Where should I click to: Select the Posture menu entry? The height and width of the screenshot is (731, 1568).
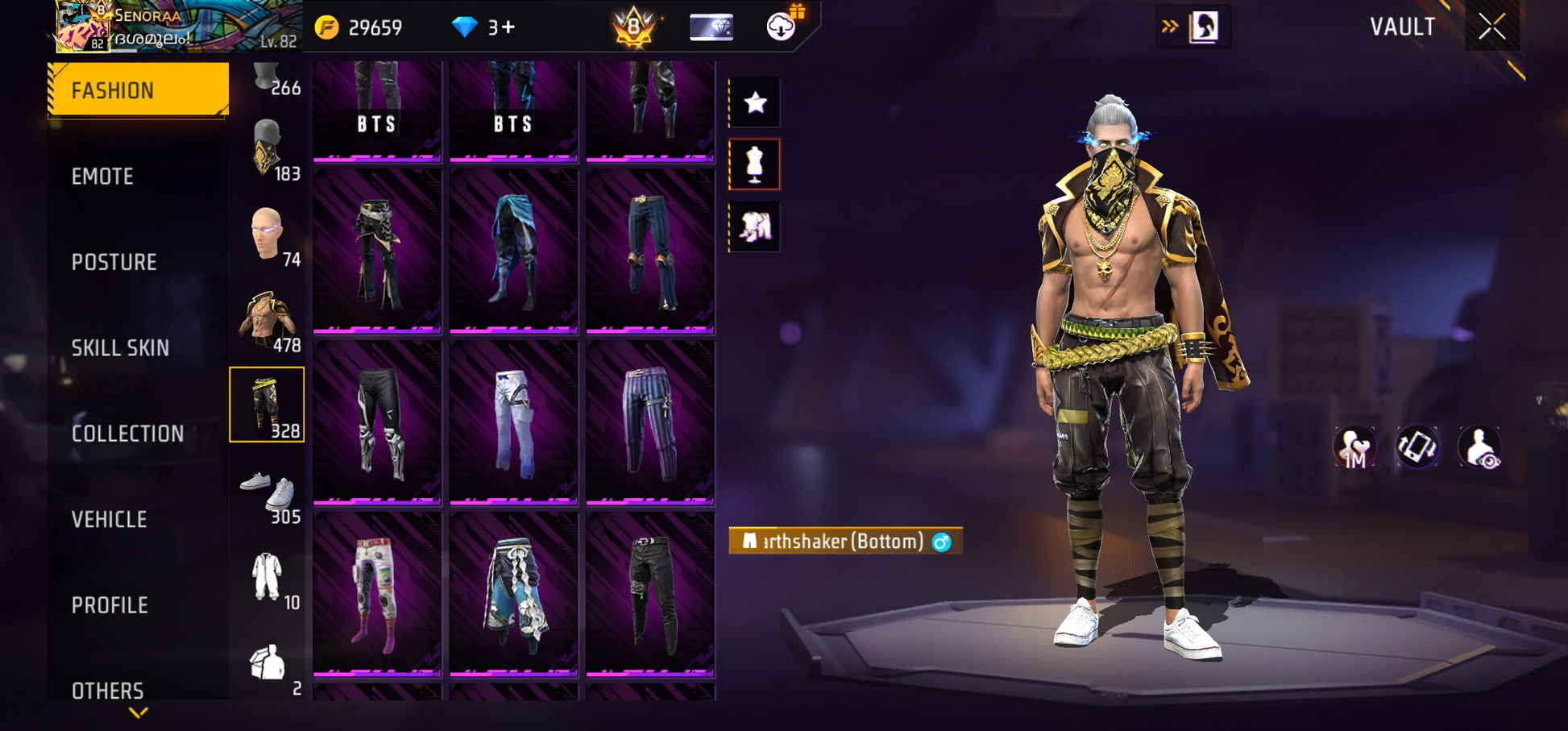114,262
